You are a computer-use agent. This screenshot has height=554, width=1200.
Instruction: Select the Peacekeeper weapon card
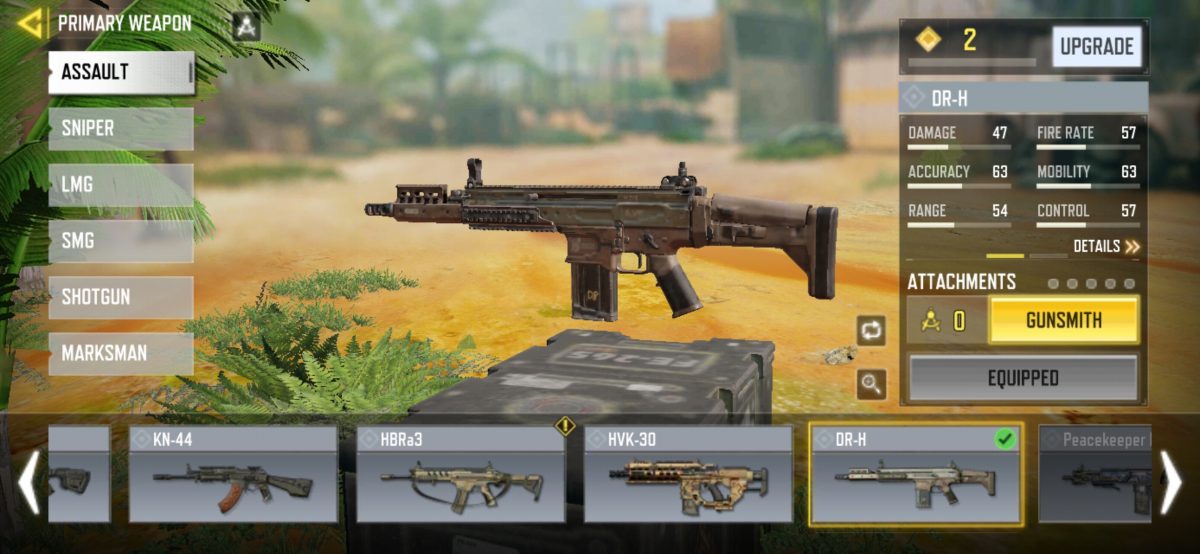coord(1094,474)
